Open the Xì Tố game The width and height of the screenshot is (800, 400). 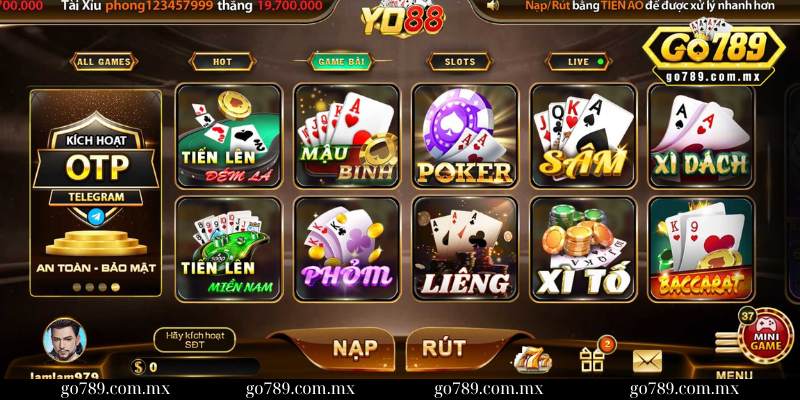pos(583,248)
